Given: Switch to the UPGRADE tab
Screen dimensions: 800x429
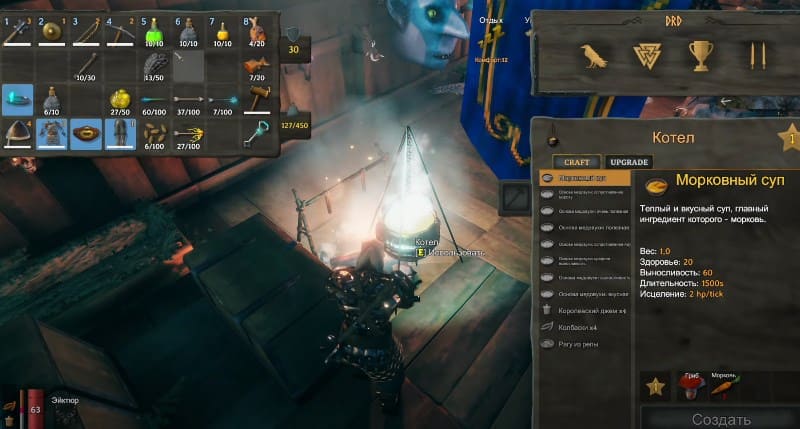Looking at the screenshot, I should (x=629, y=162).
